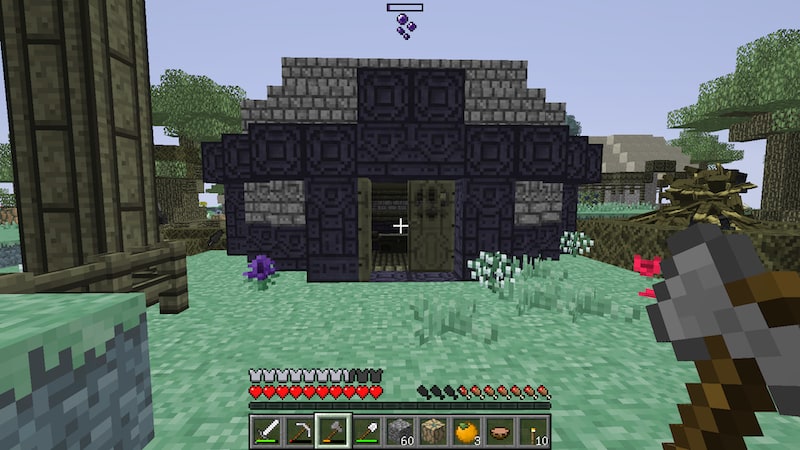800x450 pixels.
Task: Choose the torch stack of 10
Action: tap(533, 430)
